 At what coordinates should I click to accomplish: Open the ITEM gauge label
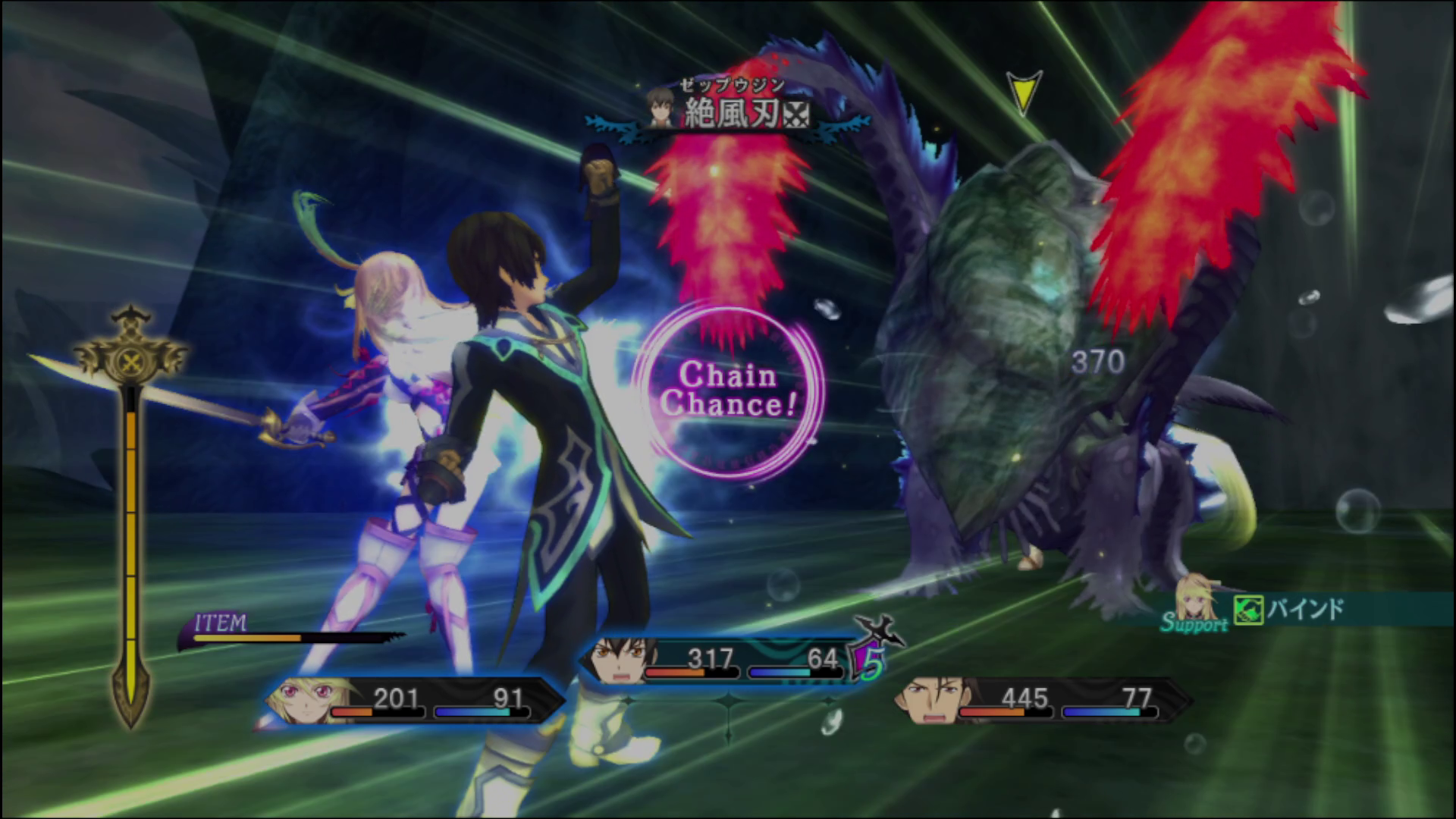pyautogui.click(x=221, y=624)
